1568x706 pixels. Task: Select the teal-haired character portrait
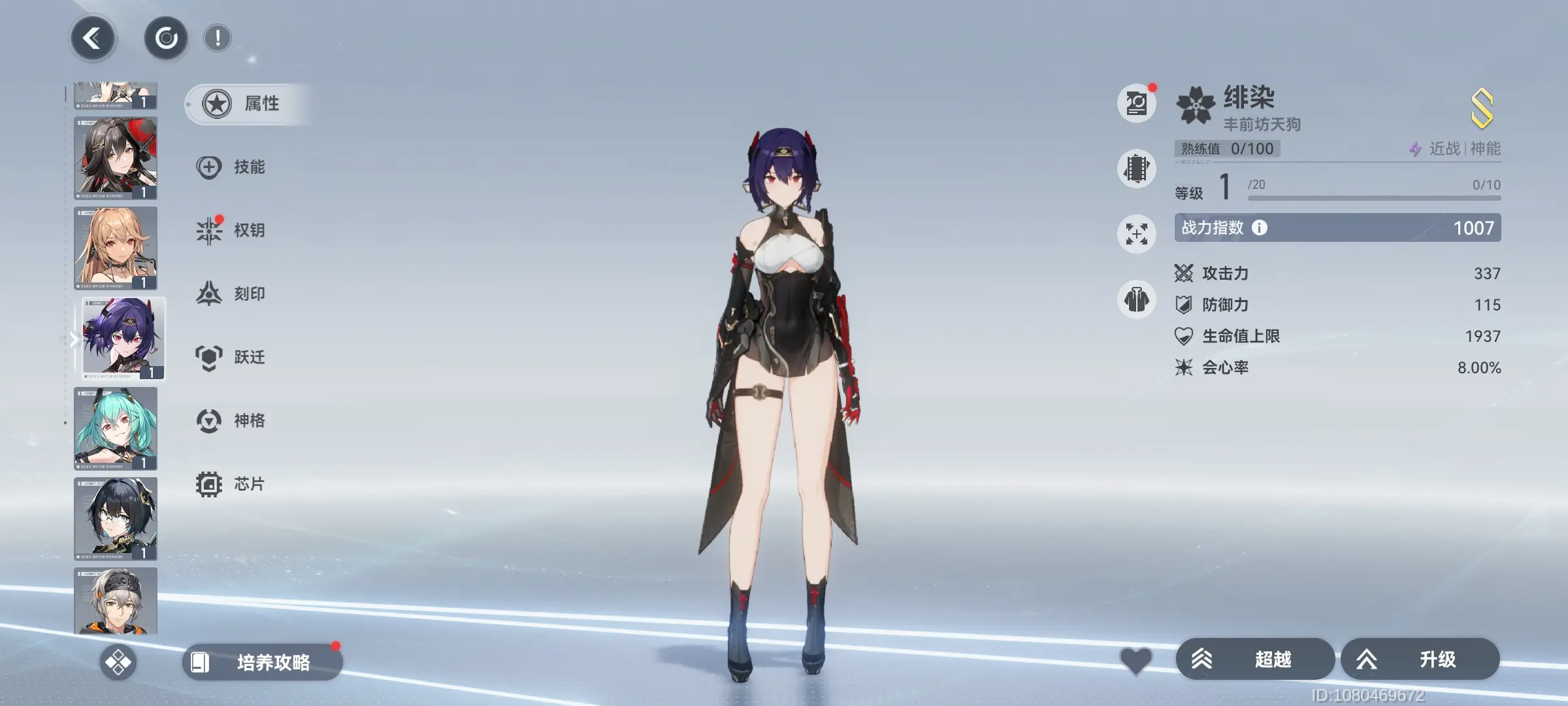pyautogui.click(x=116, y=429)
